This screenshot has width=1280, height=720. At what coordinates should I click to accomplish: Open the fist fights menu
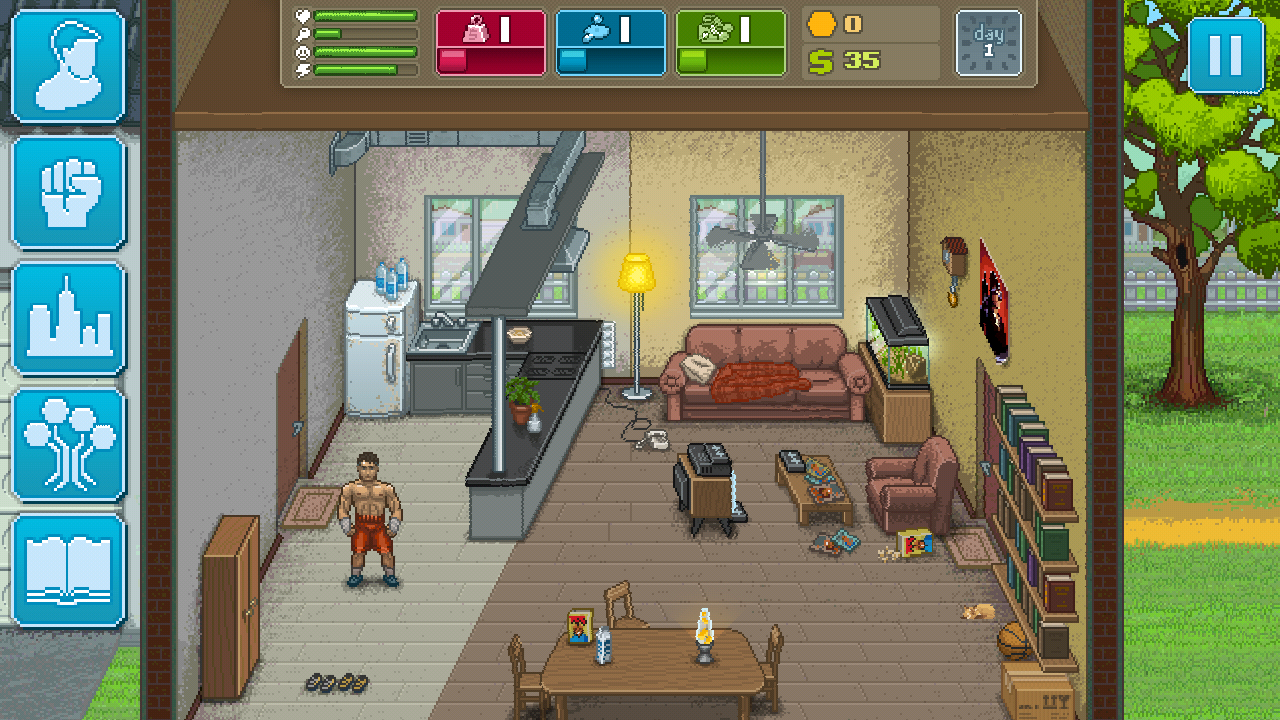[68, 192]
